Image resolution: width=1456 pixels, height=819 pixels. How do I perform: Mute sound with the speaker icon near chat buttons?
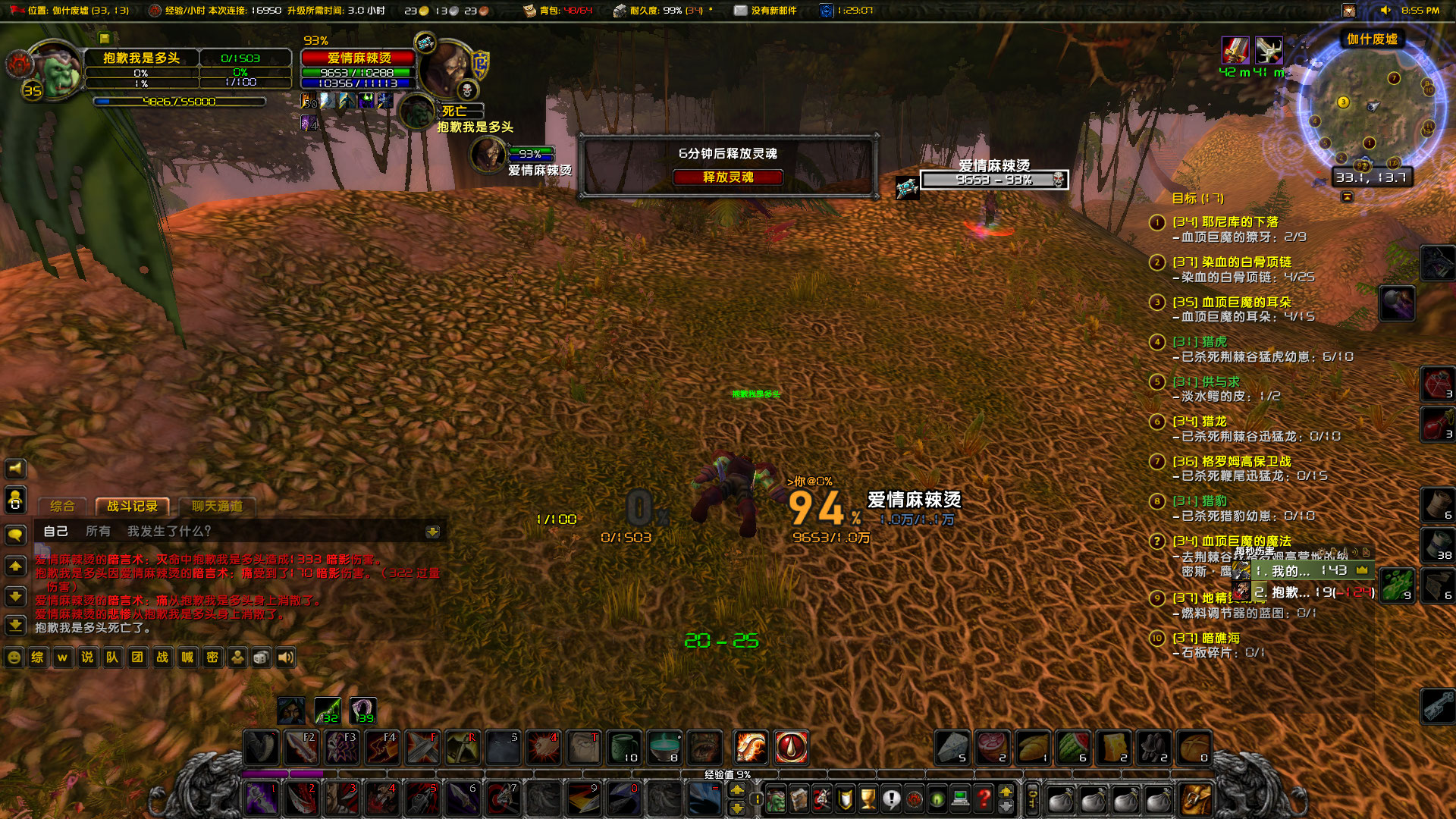click(x=285, y=657)
